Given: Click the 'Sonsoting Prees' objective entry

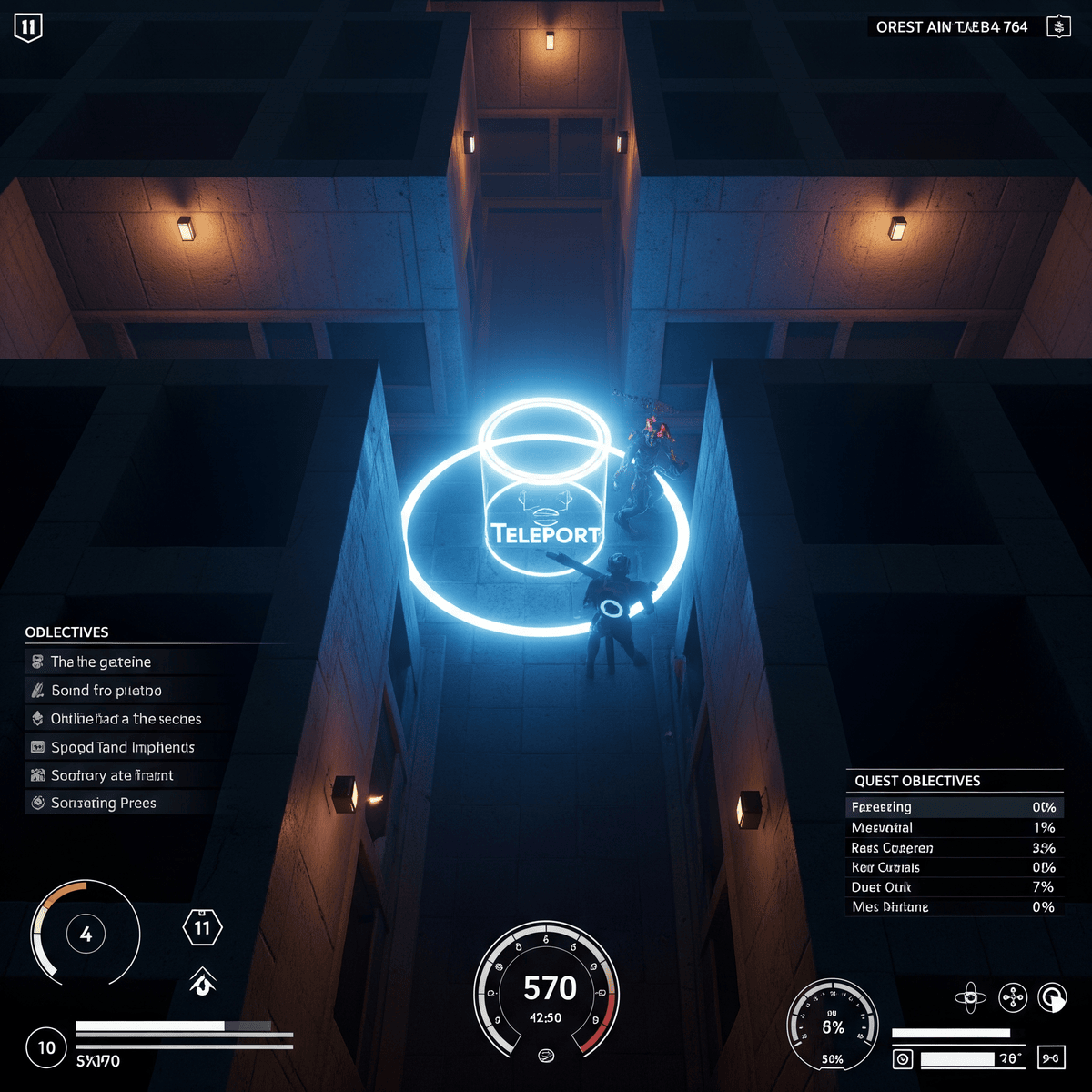Looking at the screenshot, I should point(104,804).
